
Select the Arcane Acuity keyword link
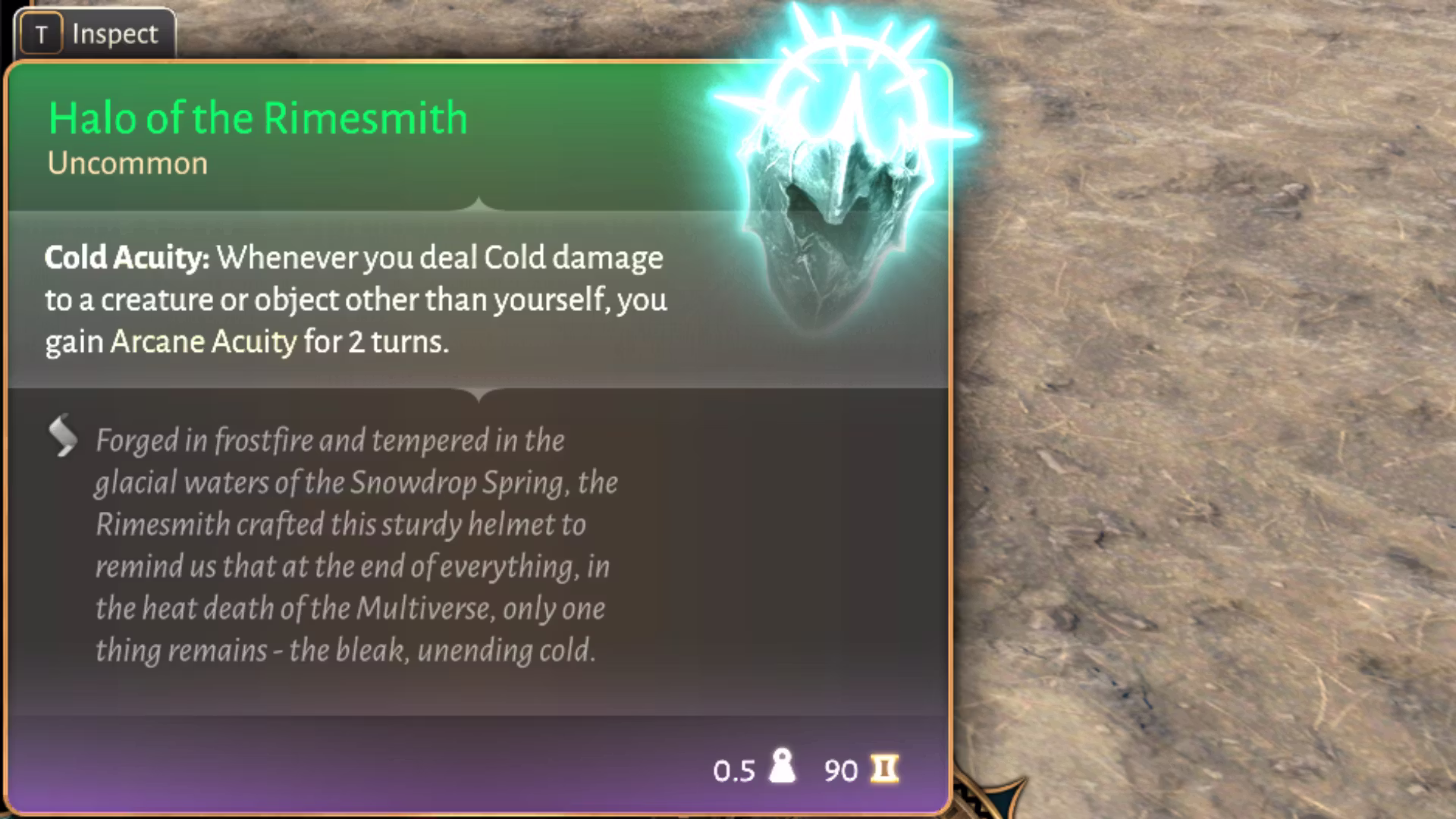point(203,342)
